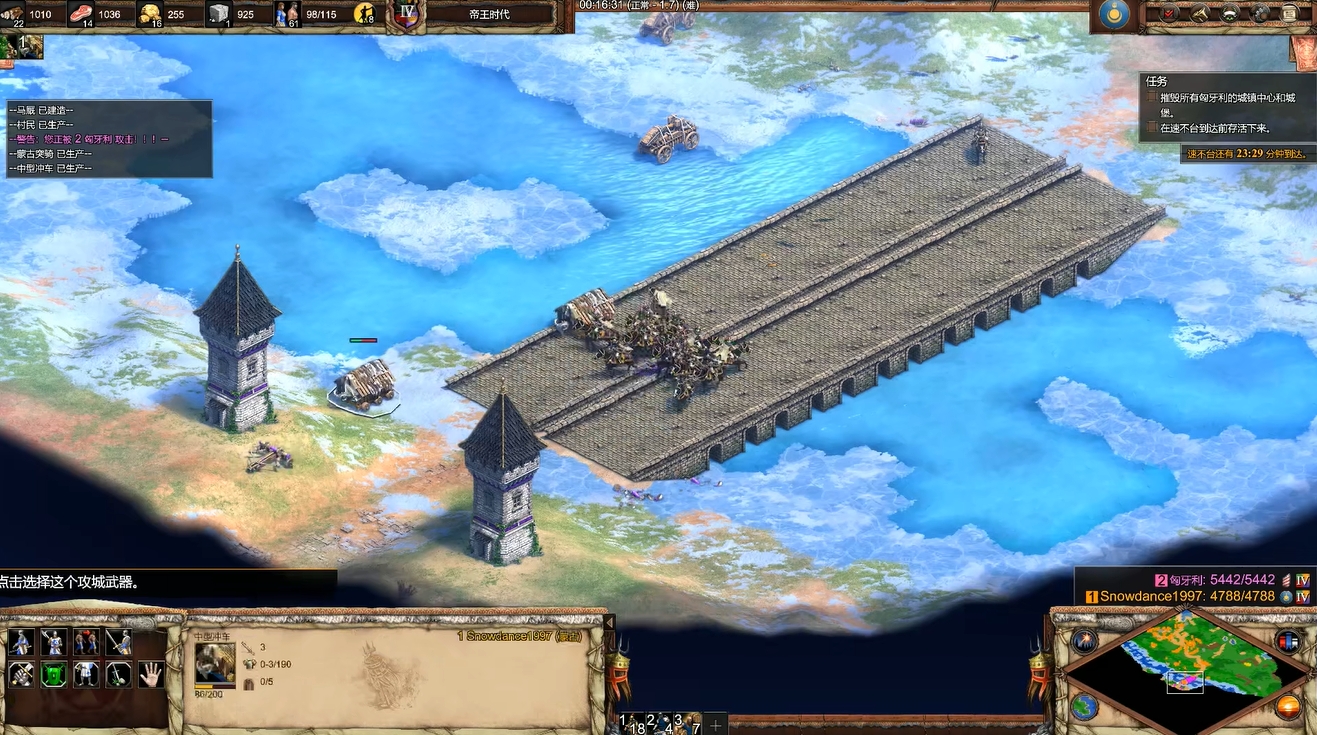Open the objectives menu with the red checkmark
The height and width of the screenshot is (735, 1317).
(x=1169, y=13)
